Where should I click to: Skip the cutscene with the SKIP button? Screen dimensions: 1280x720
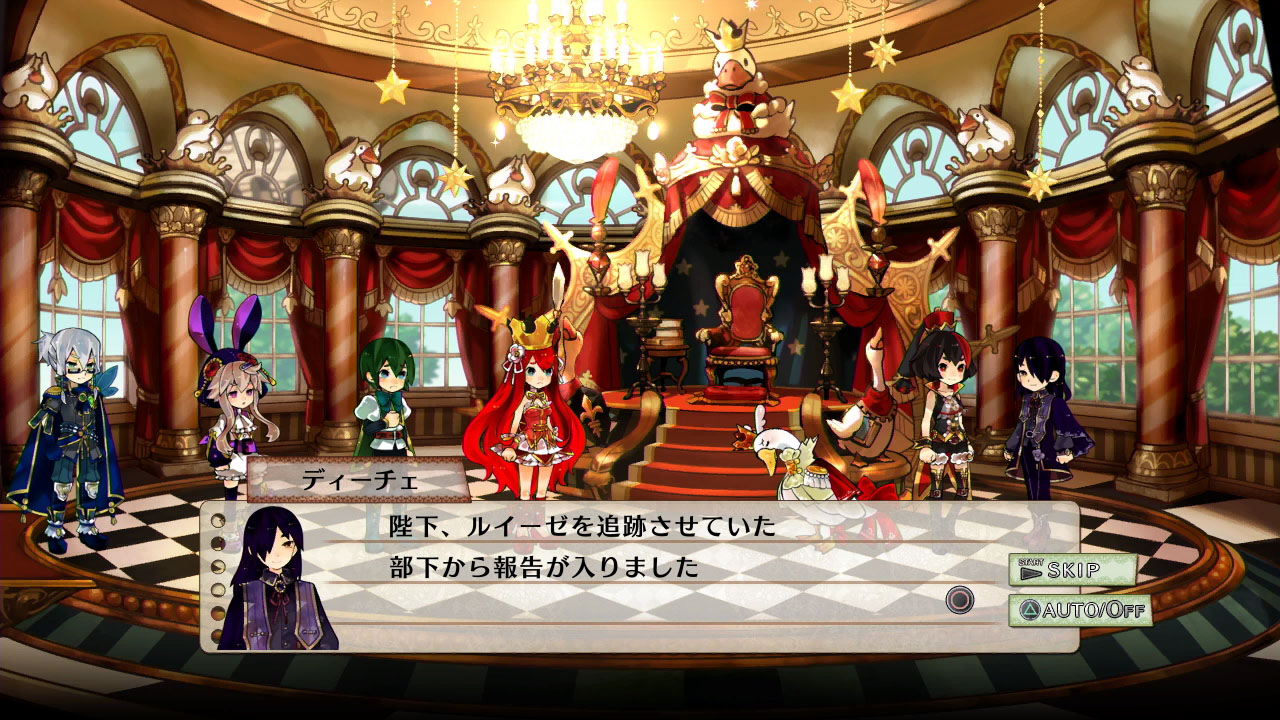click(x=1071, y=570)
